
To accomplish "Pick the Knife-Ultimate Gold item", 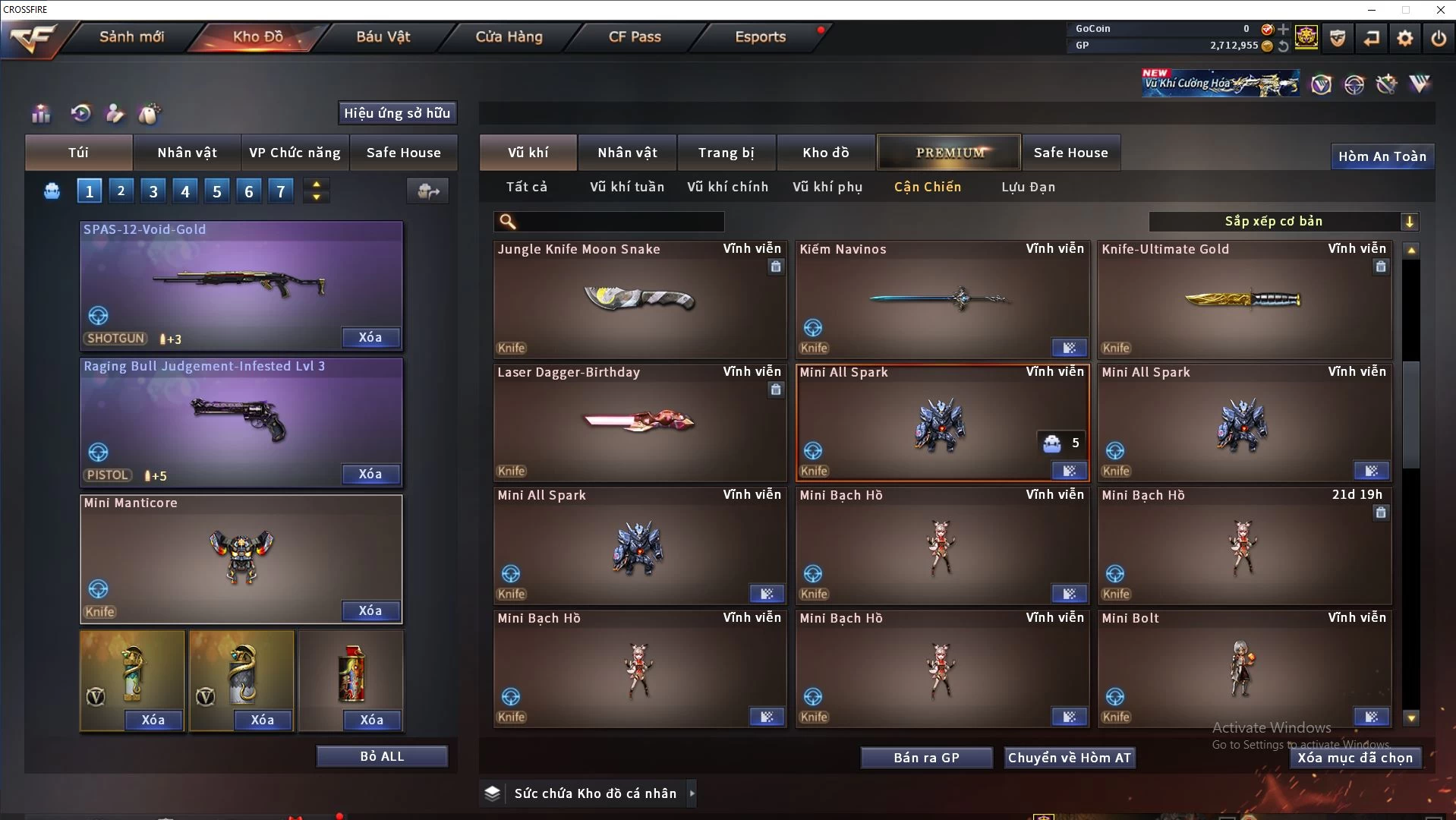I will pyautogui.click(x=1243, y=300).
